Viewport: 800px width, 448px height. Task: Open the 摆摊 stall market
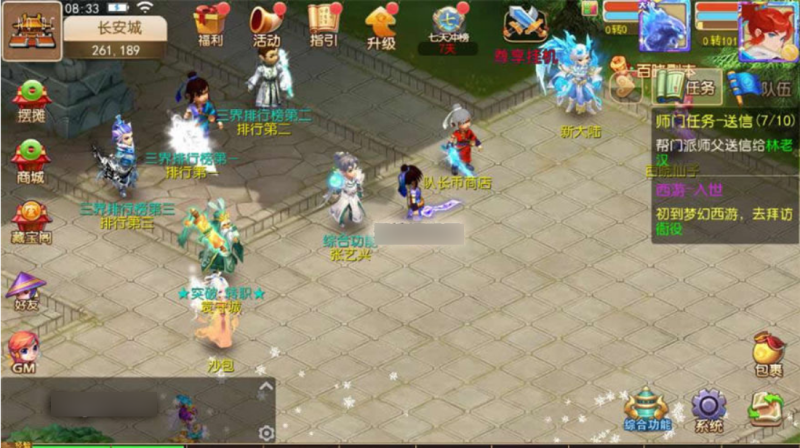(30, 101)
